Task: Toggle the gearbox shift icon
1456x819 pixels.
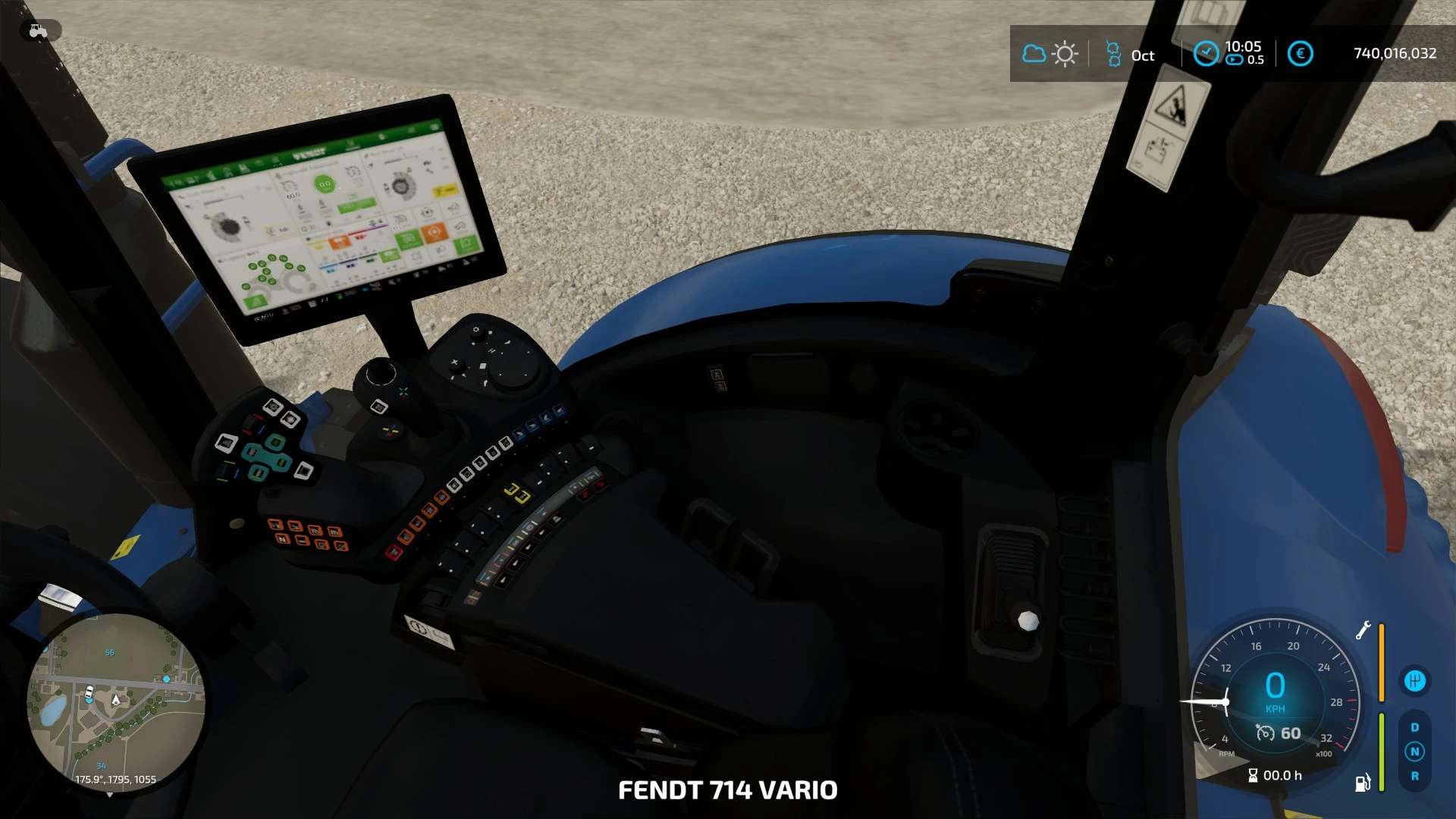Action: [x=1414, y=681]
